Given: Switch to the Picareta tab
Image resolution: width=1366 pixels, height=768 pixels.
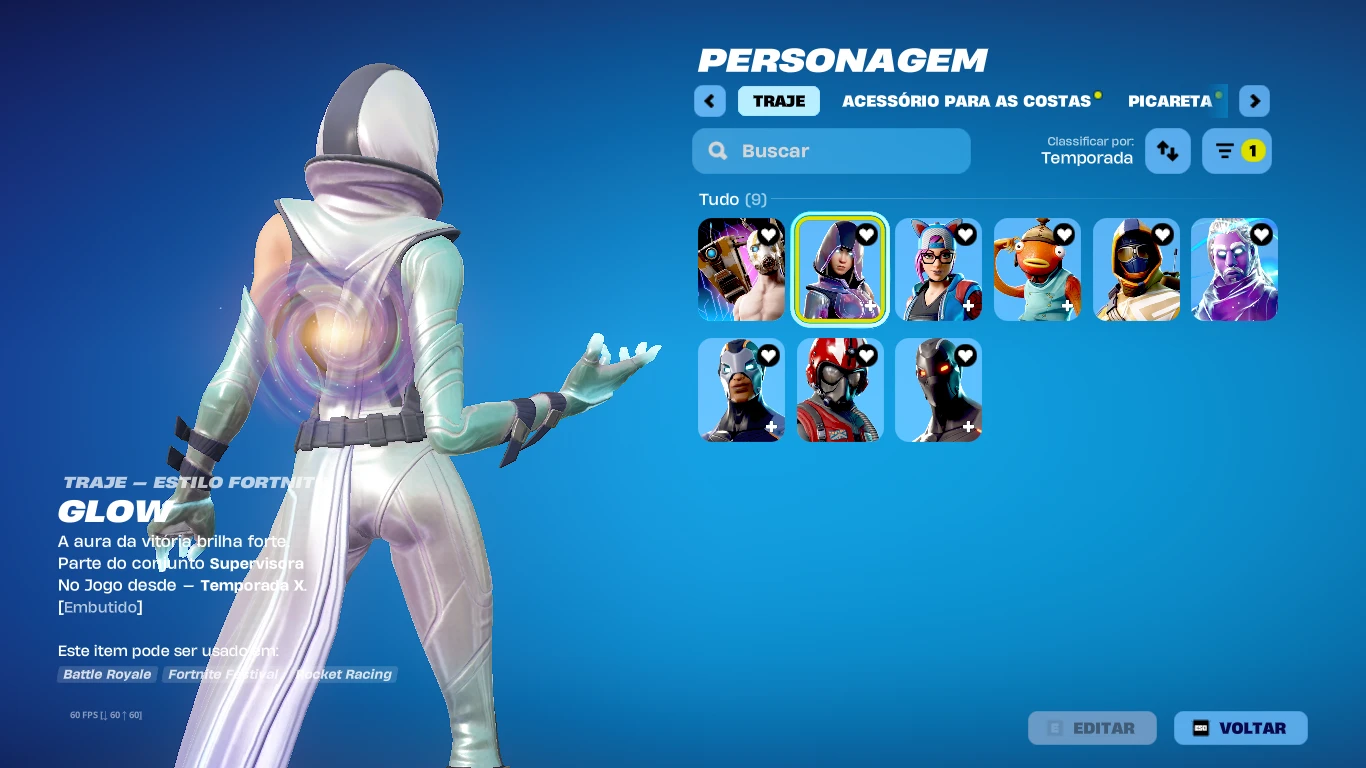Looking at the screenshot, I should [x=1170, y=101].
